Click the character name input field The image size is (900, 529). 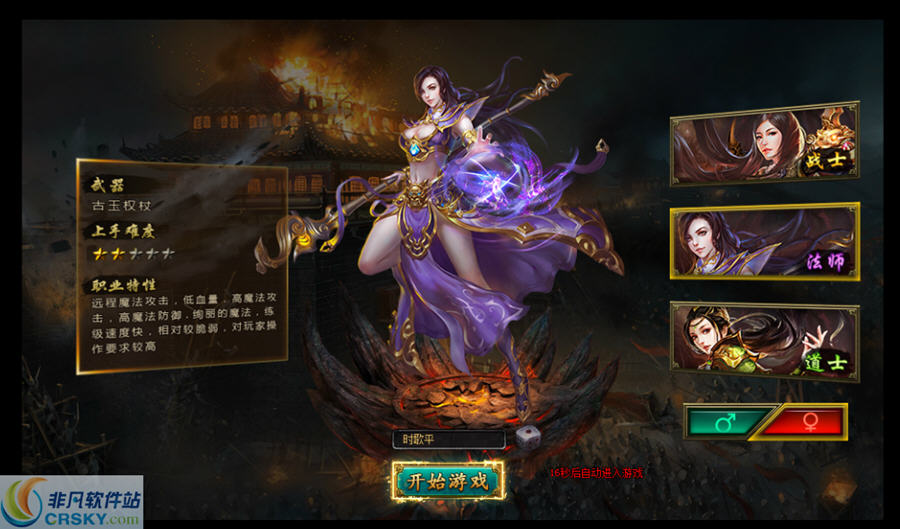tap(450, 439)
